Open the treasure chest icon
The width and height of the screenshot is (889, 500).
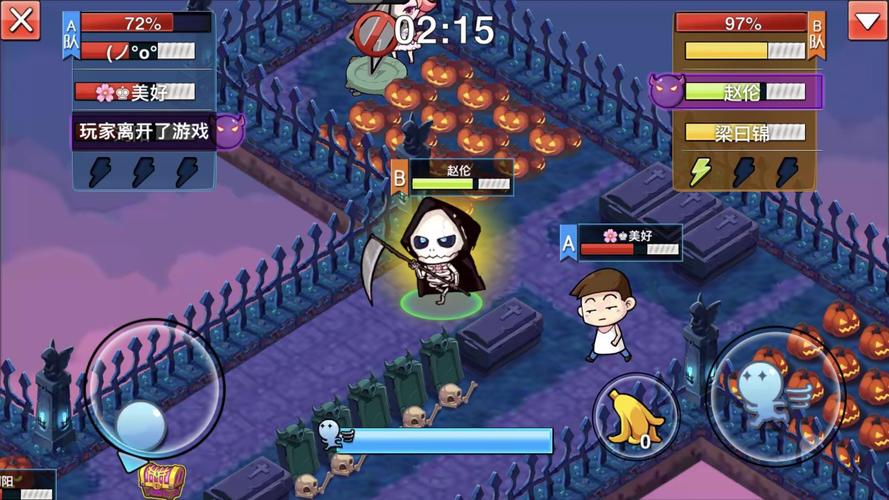click(162, 480)
